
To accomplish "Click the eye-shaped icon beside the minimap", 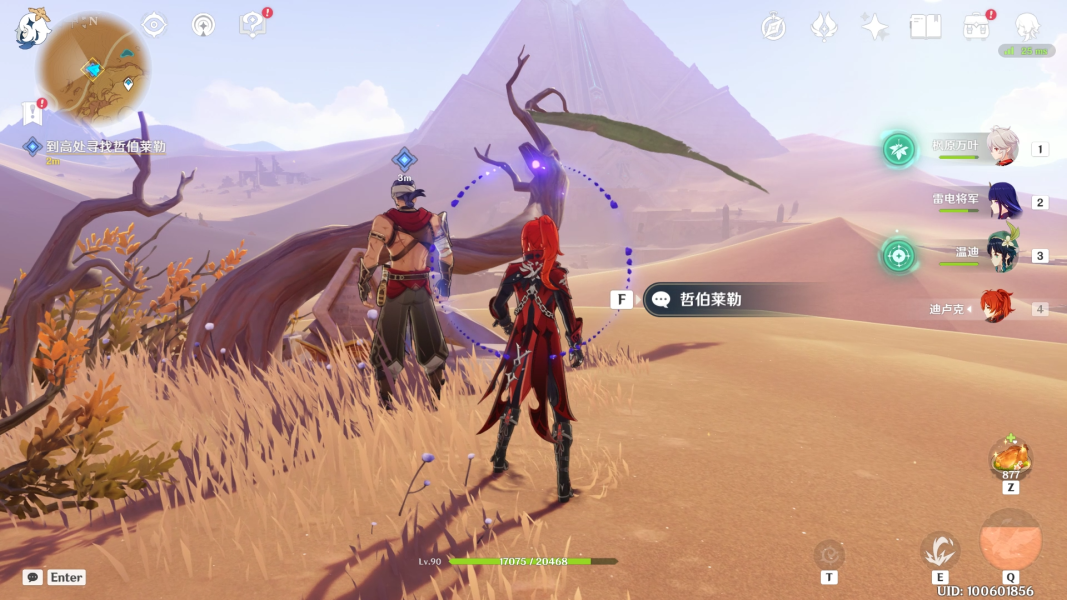I will click(x=154, y=25).
